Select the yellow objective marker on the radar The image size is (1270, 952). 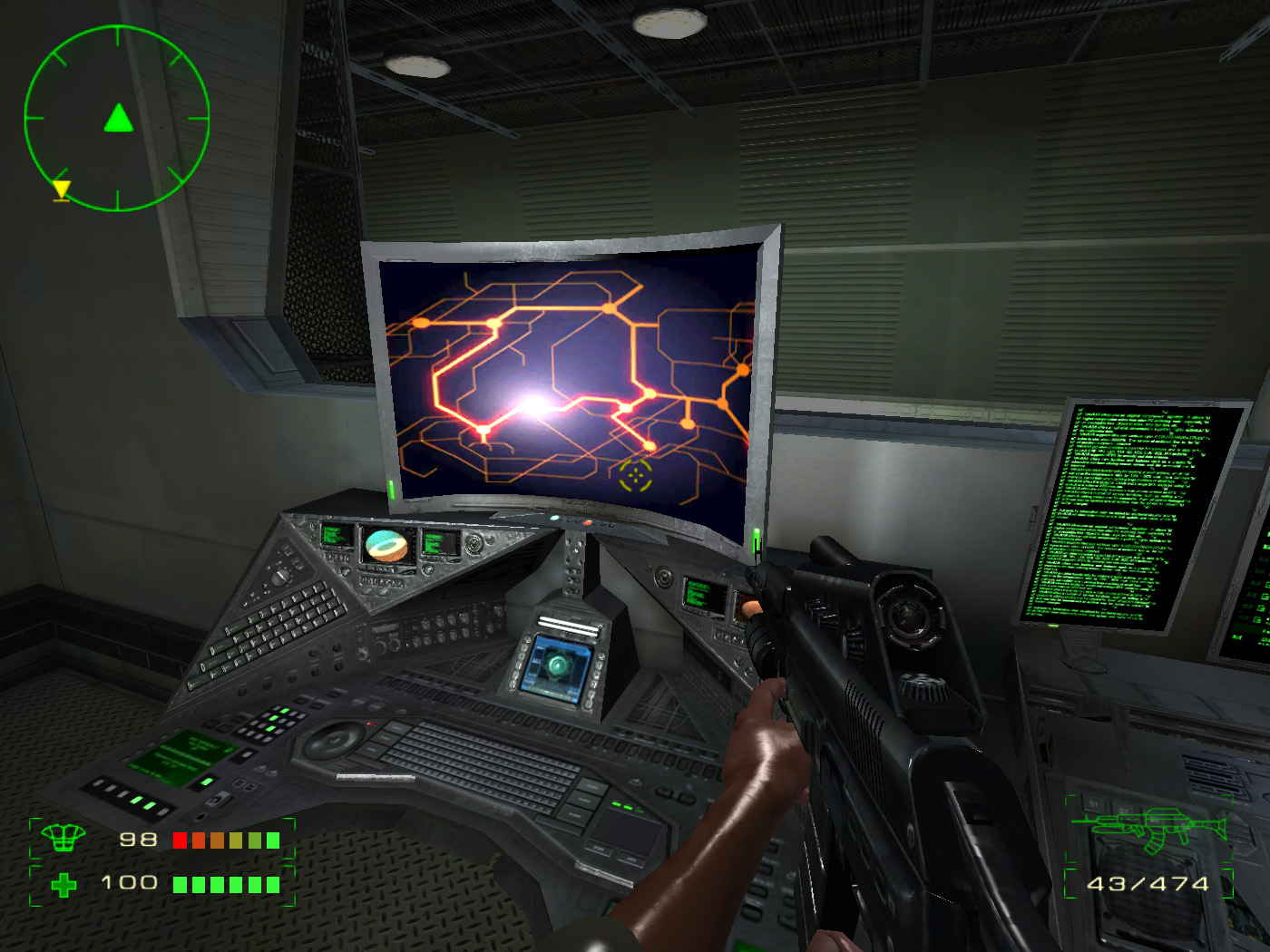pyautogui.click(x=61, y=189)
